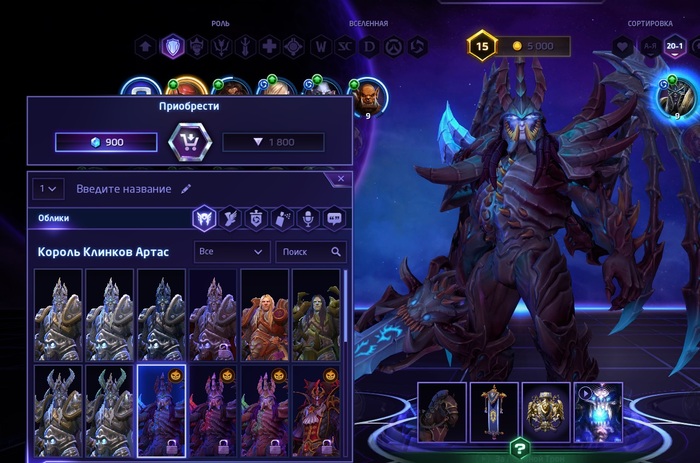The image size is (700, 463).
Task: Switch to the skins helmet tab
Action: pyautogui.click(x=203, y=218)
